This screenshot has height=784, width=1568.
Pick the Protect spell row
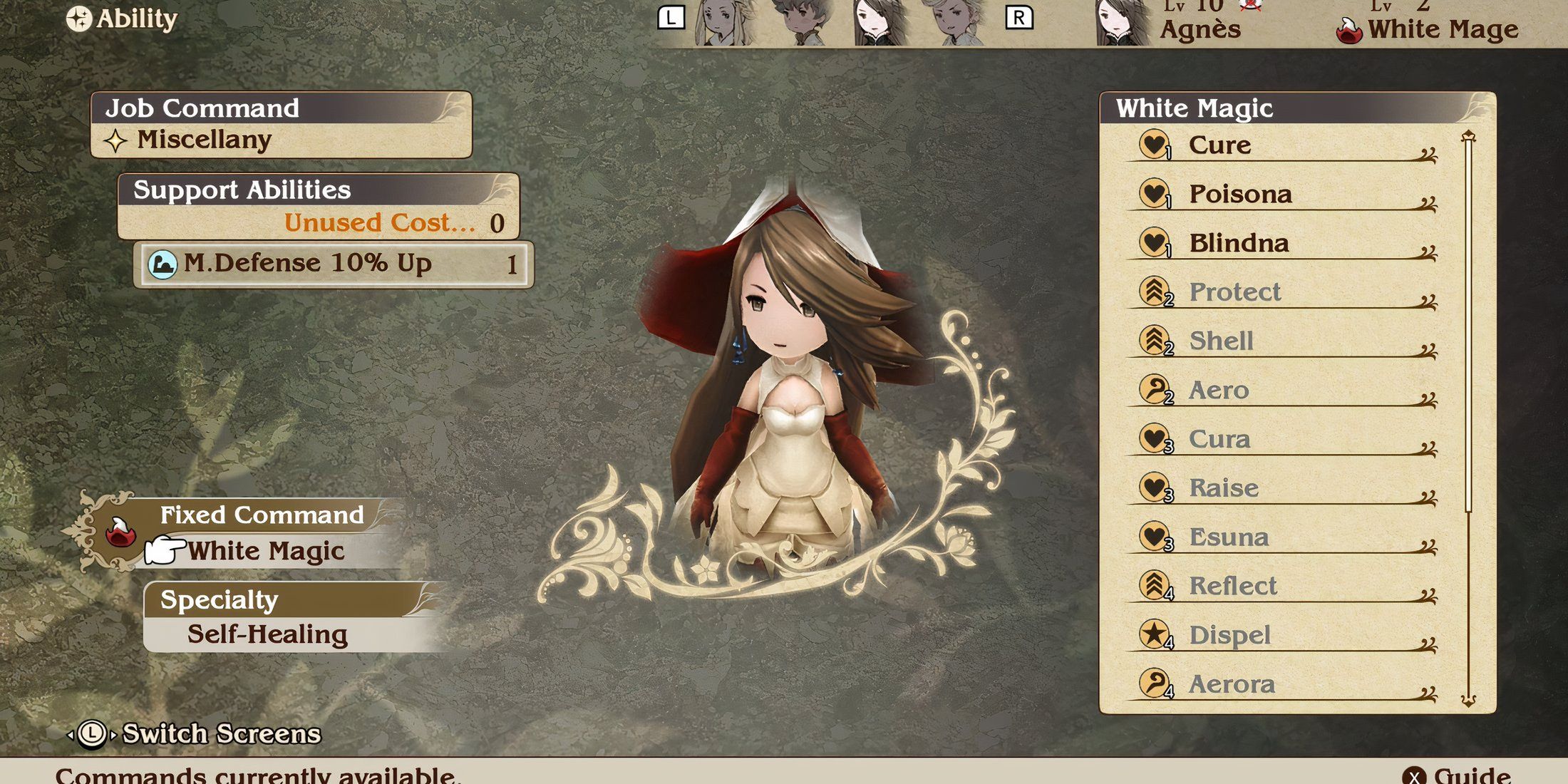1283,292
